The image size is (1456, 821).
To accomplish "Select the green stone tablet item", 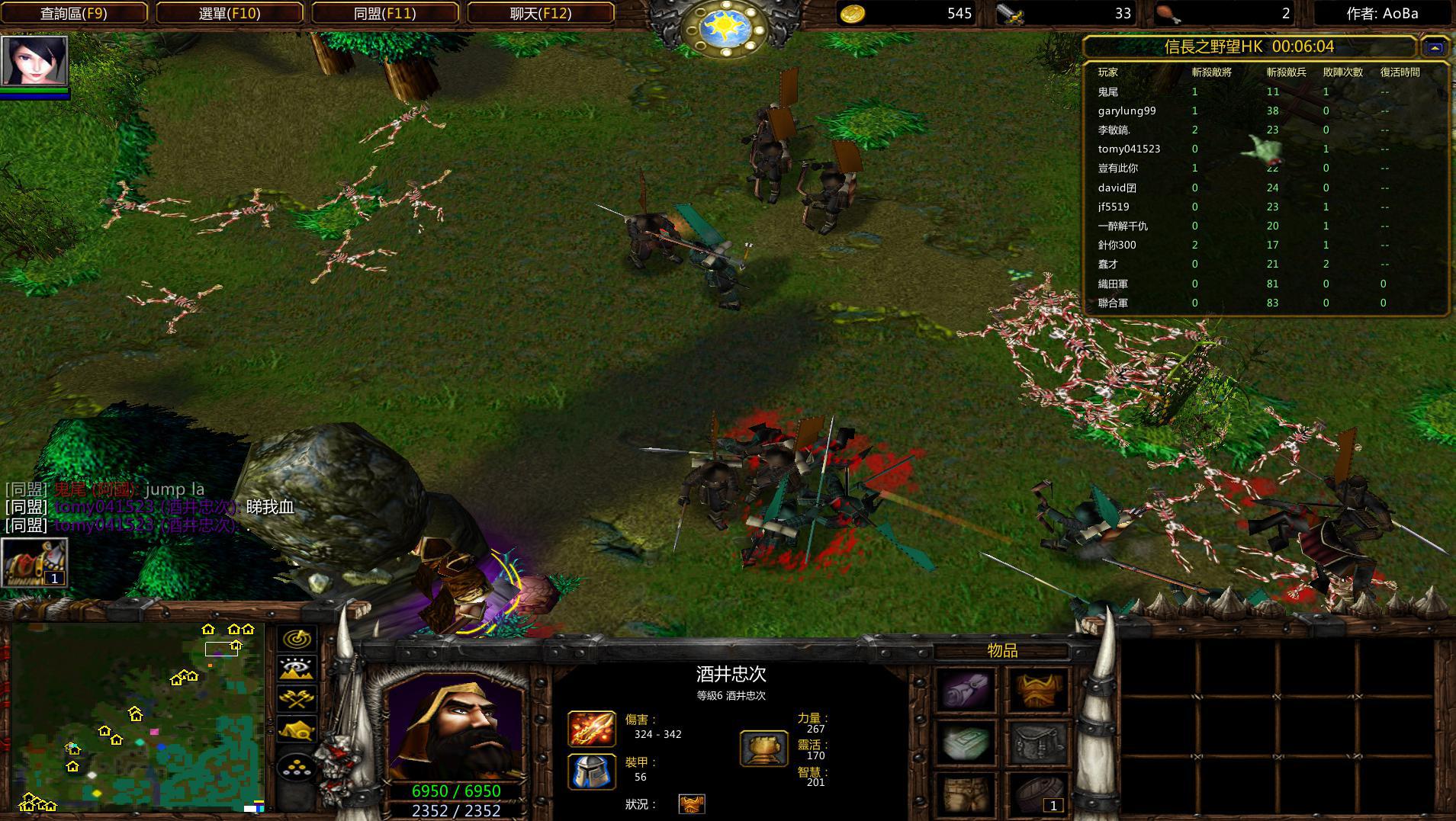I will pyautogui.click(x=966, y=742).
